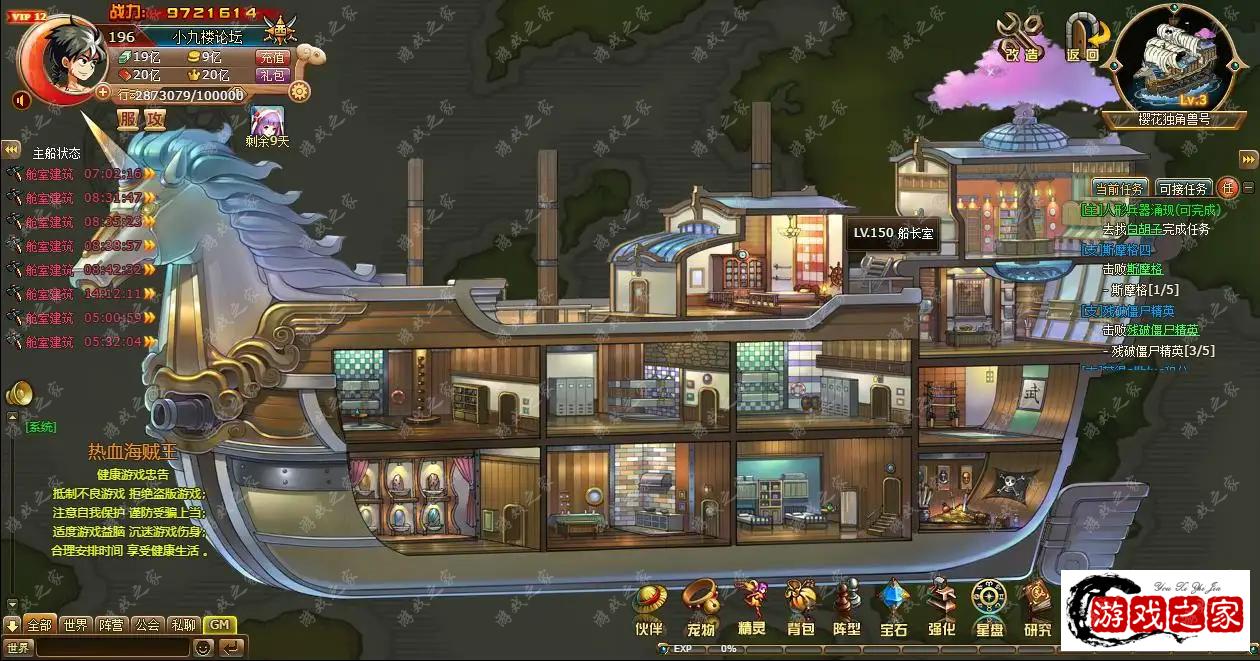1260x661 pixels.
Task: Switch to the 当前任务 current quests tab
Action: (x=1119, y=188)
